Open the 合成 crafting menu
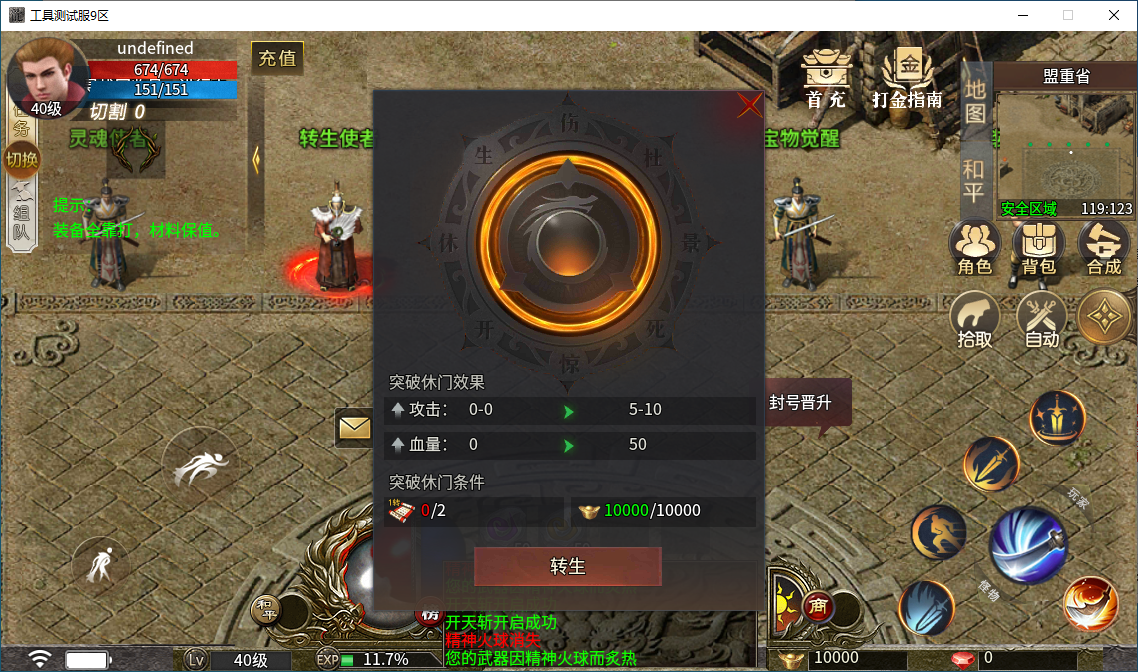The width and height of the screenshot is (1138, 672). click(x=1104, y=247)
